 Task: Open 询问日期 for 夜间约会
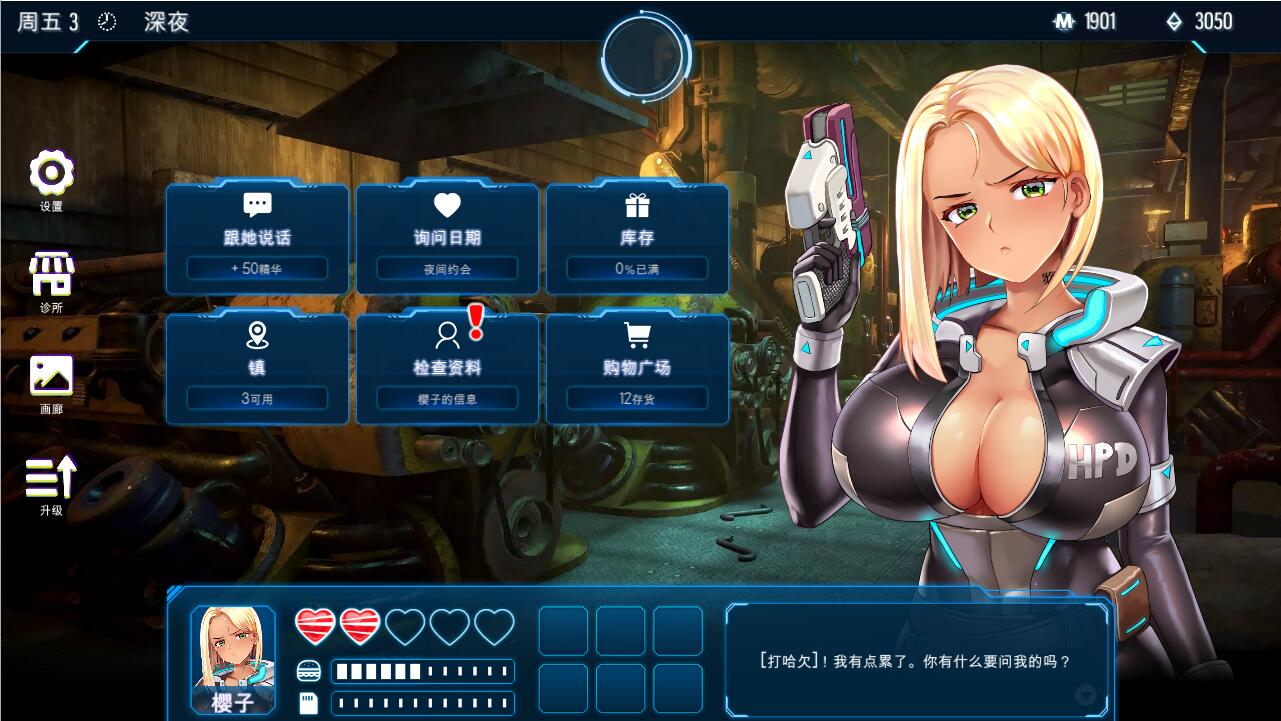click(446, 239)
